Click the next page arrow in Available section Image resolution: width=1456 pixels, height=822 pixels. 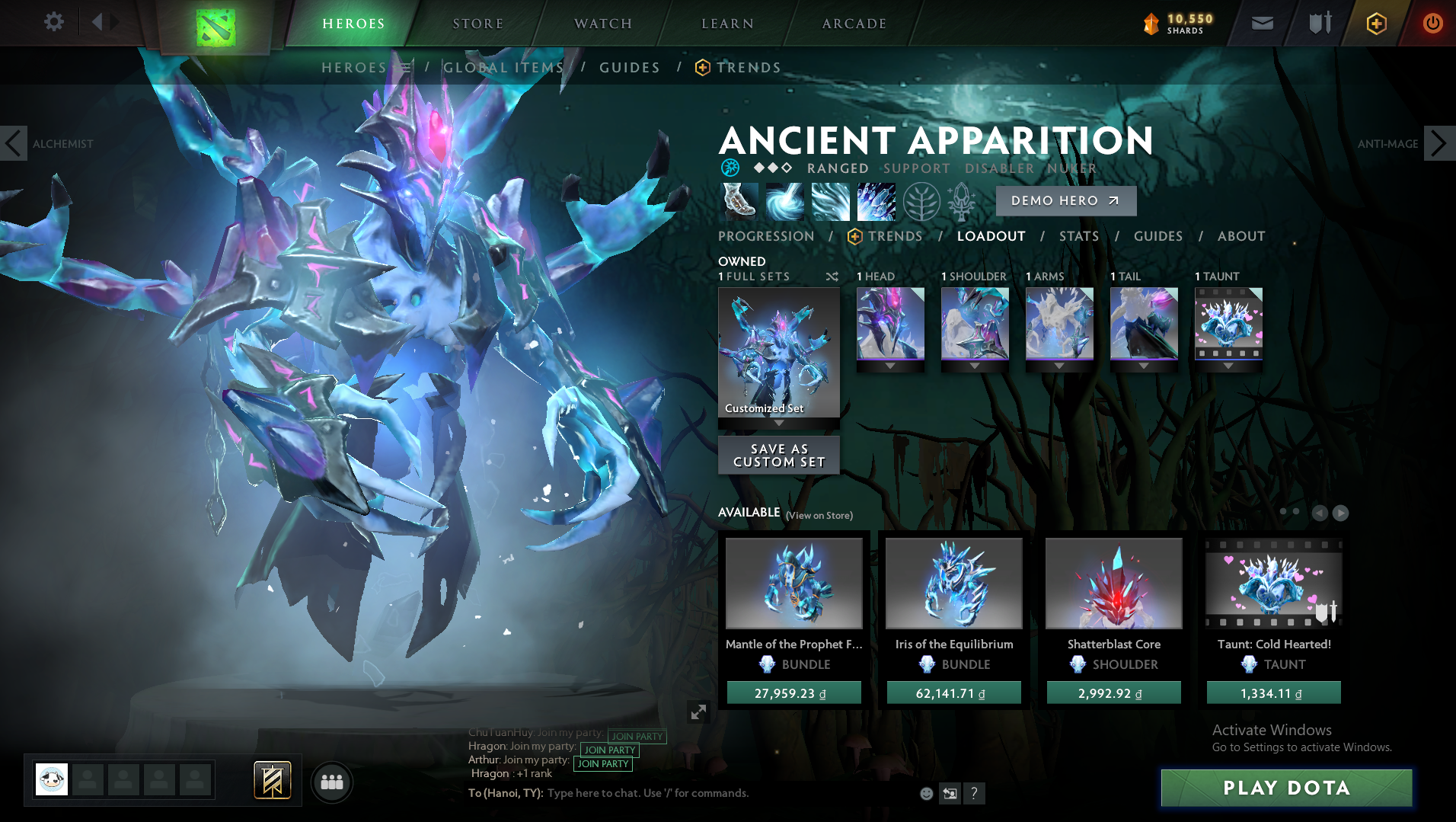pyautogui.click(x=1340, y=513)
